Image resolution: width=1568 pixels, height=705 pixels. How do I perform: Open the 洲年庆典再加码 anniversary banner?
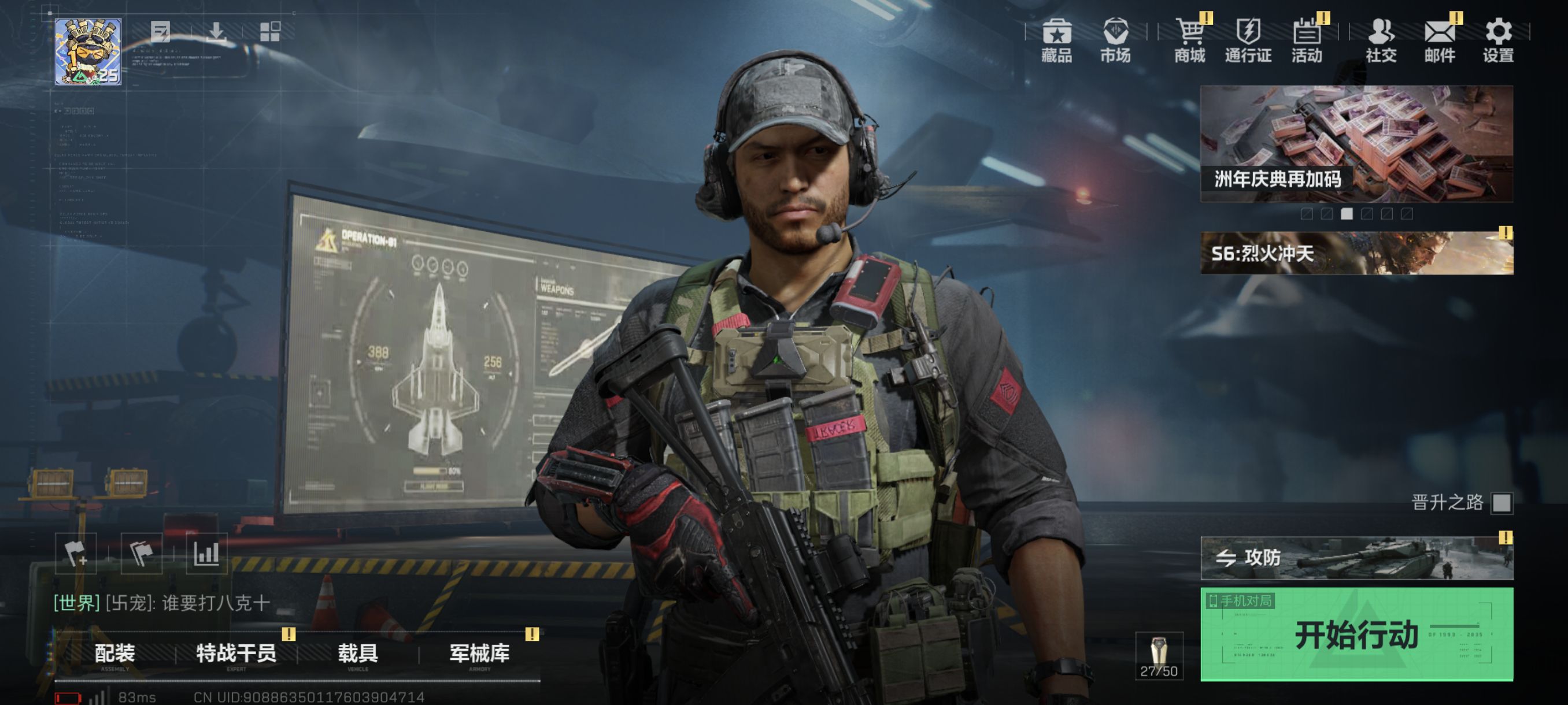(x=1356, y=143)
